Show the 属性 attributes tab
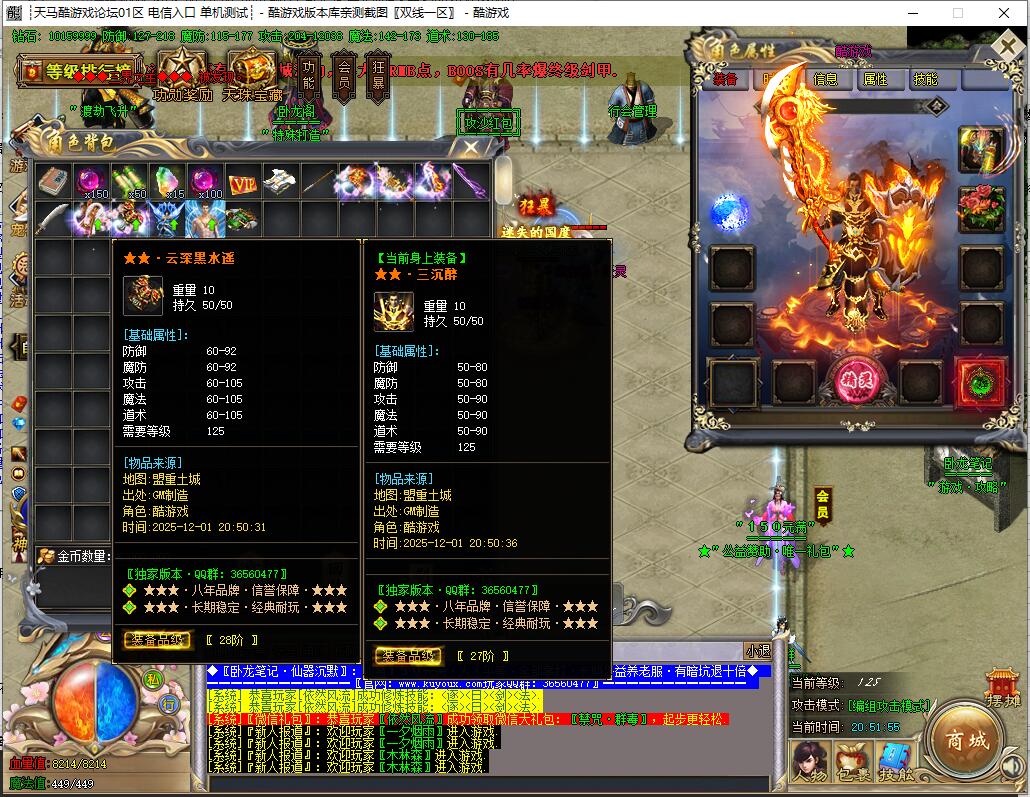 point(875,79)
